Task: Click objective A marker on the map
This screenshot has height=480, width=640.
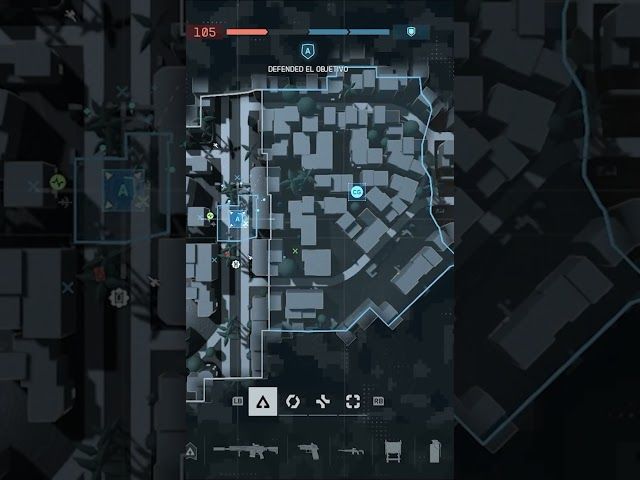Action: click(238, 217)
